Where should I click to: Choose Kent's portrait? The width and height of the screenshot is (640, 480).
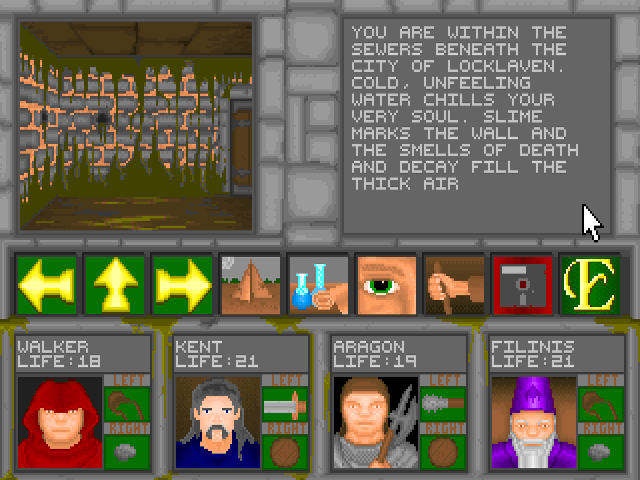217,421
